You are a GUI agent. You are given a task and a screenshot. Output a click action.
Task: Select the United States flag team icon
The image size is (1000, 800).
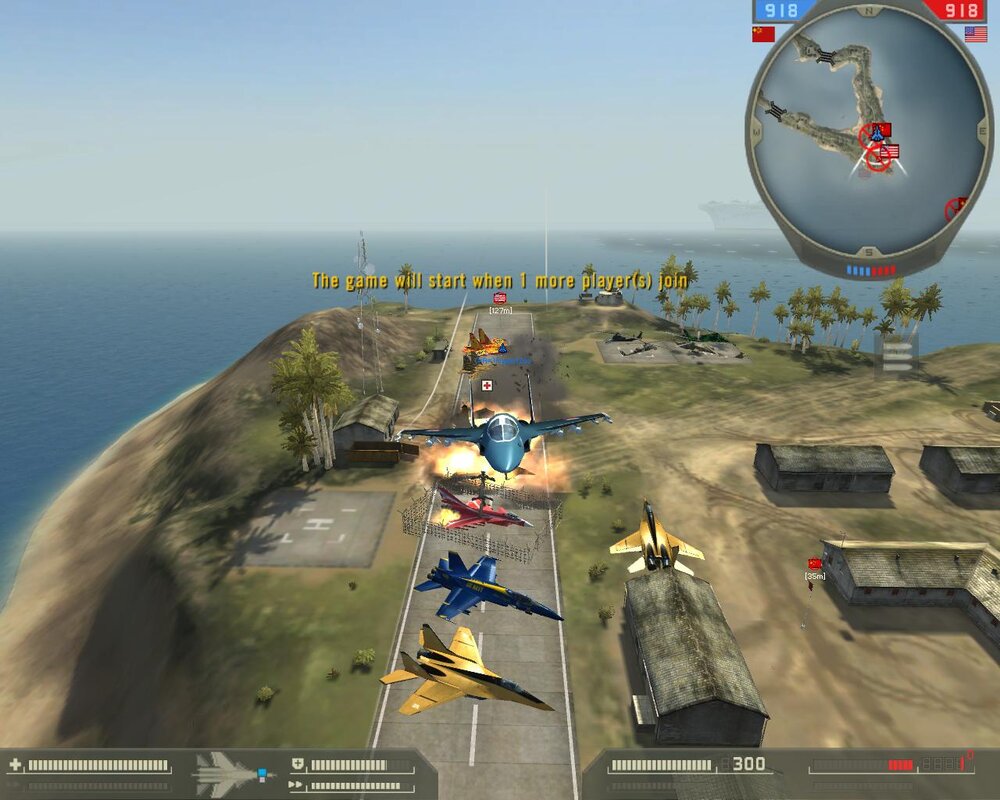pos(976,34)
